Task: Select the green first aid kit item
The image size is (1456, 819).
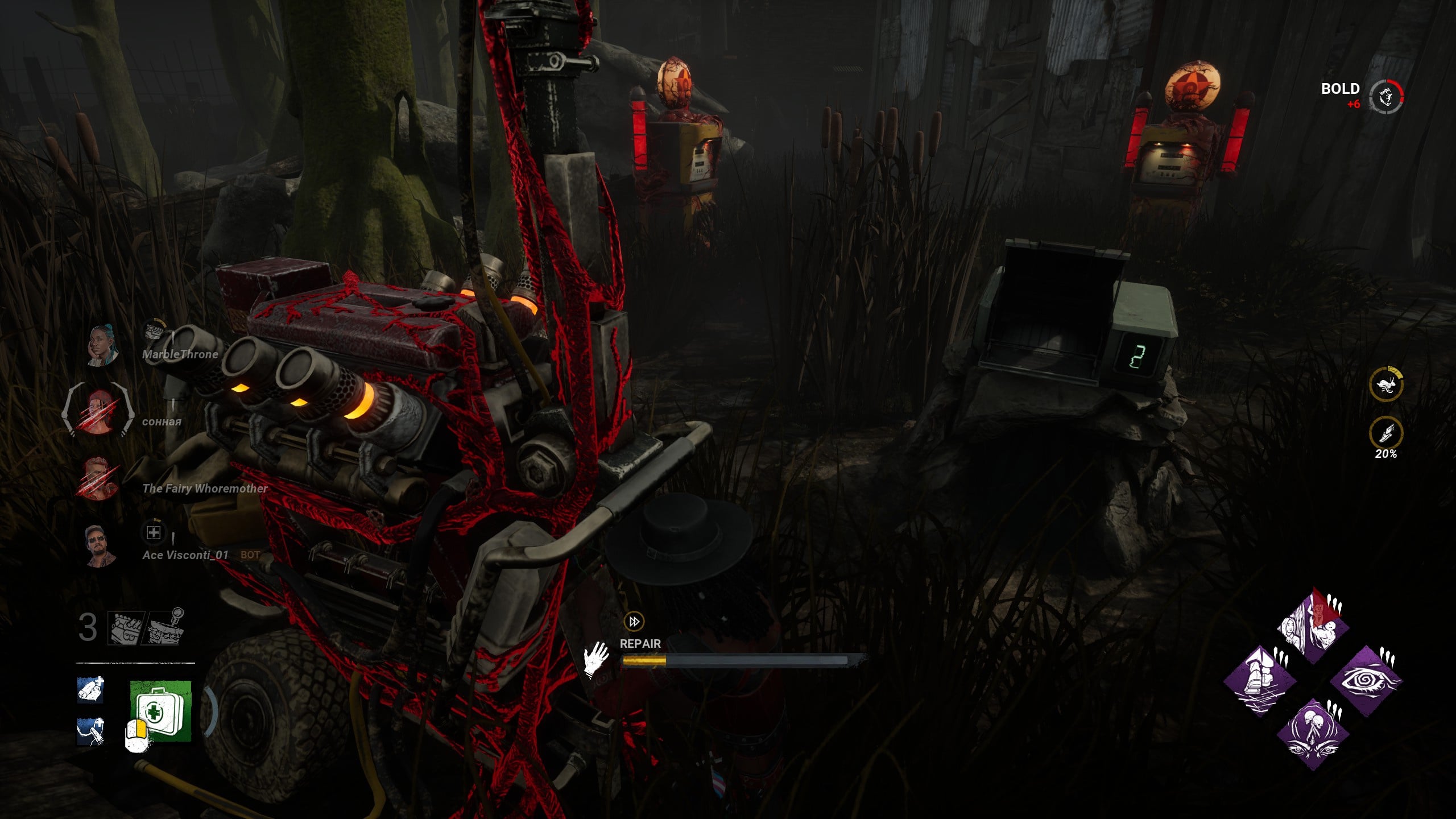Action: (x=161, y=711)
